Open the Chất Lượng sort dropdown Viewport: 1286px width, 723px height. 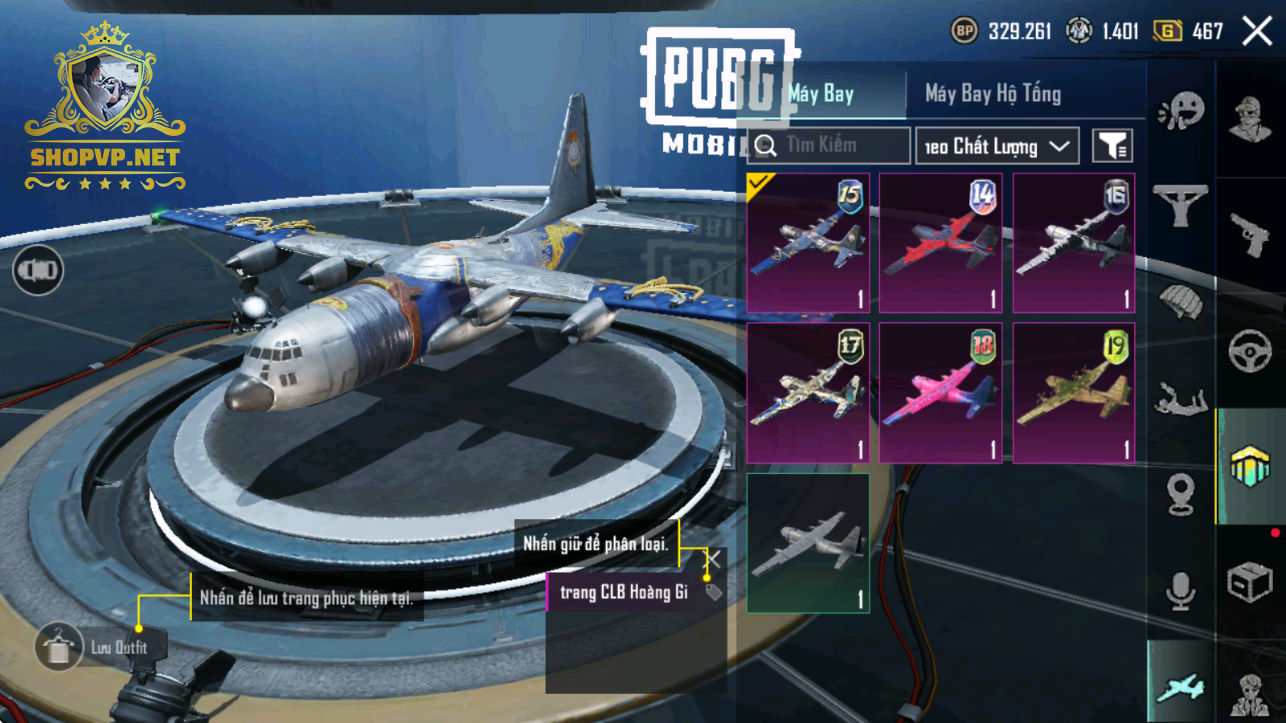pyautogui.click(x=997, y=147)
